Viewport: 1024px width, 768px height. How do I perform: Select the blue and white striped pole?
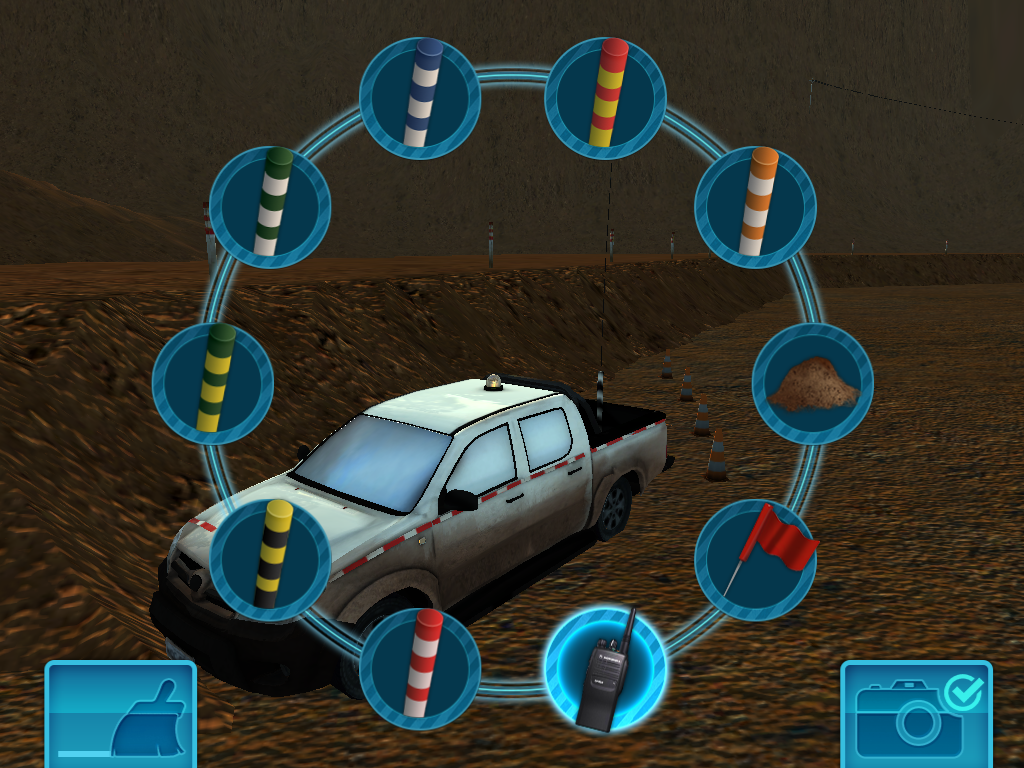tap(420, 98)
